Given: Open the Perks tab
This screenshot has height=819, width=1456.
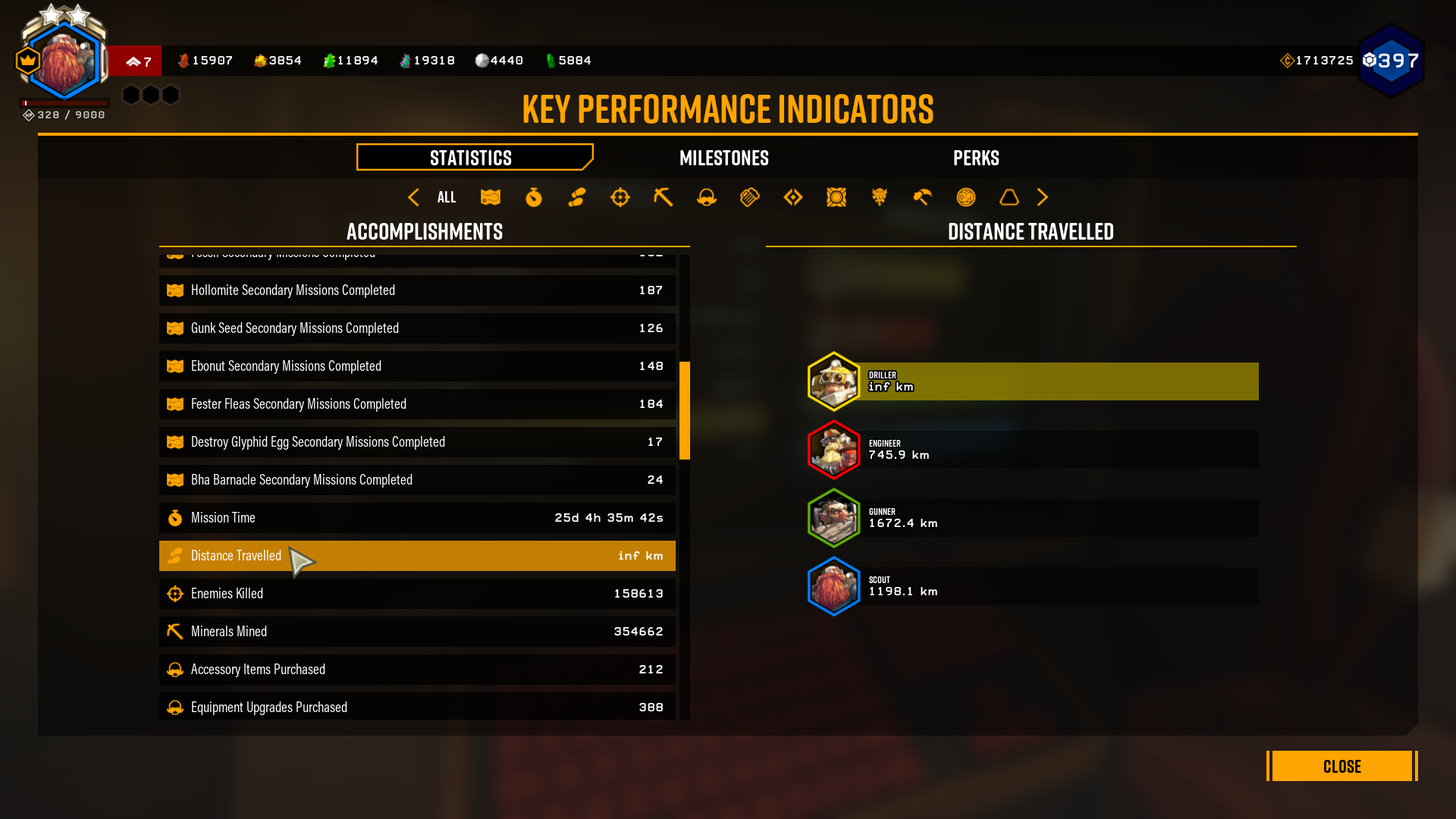Looking at the screenshot, I should [975, 158].
